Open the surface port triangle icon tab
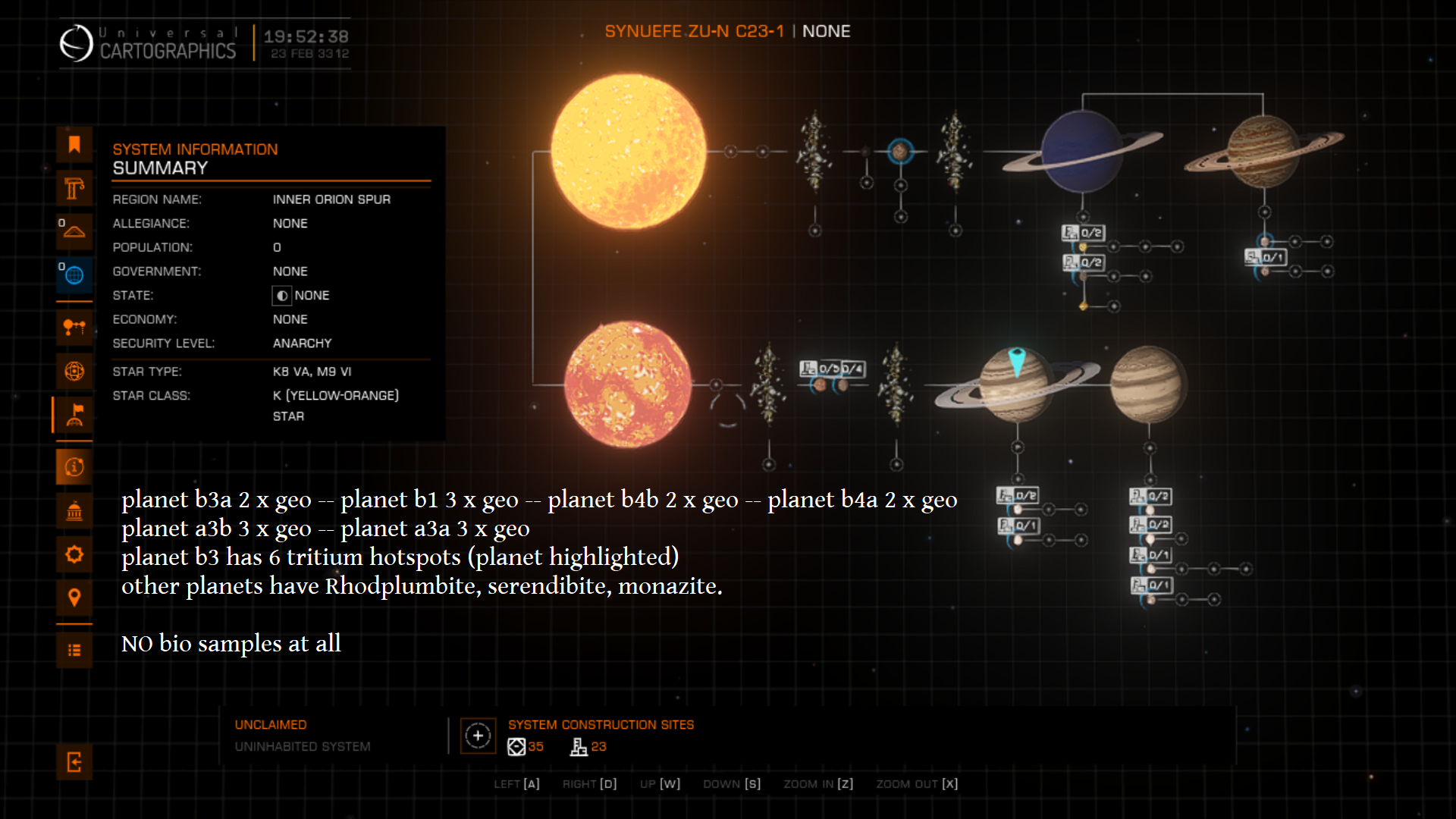 click(74, 231)
